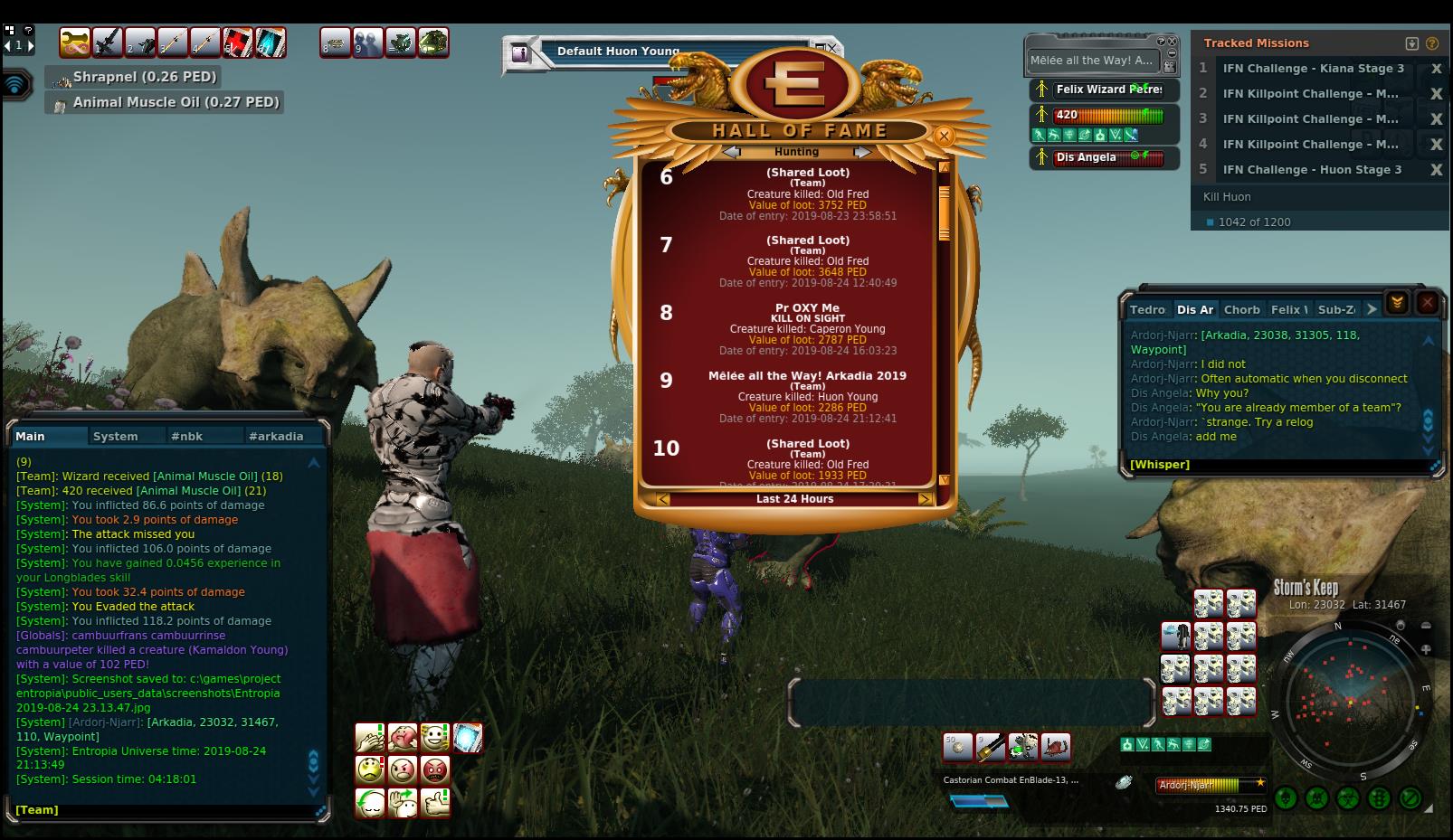Show next Hall of Fame category after Hunting
1453x840 pixels.
pos(861,152)
